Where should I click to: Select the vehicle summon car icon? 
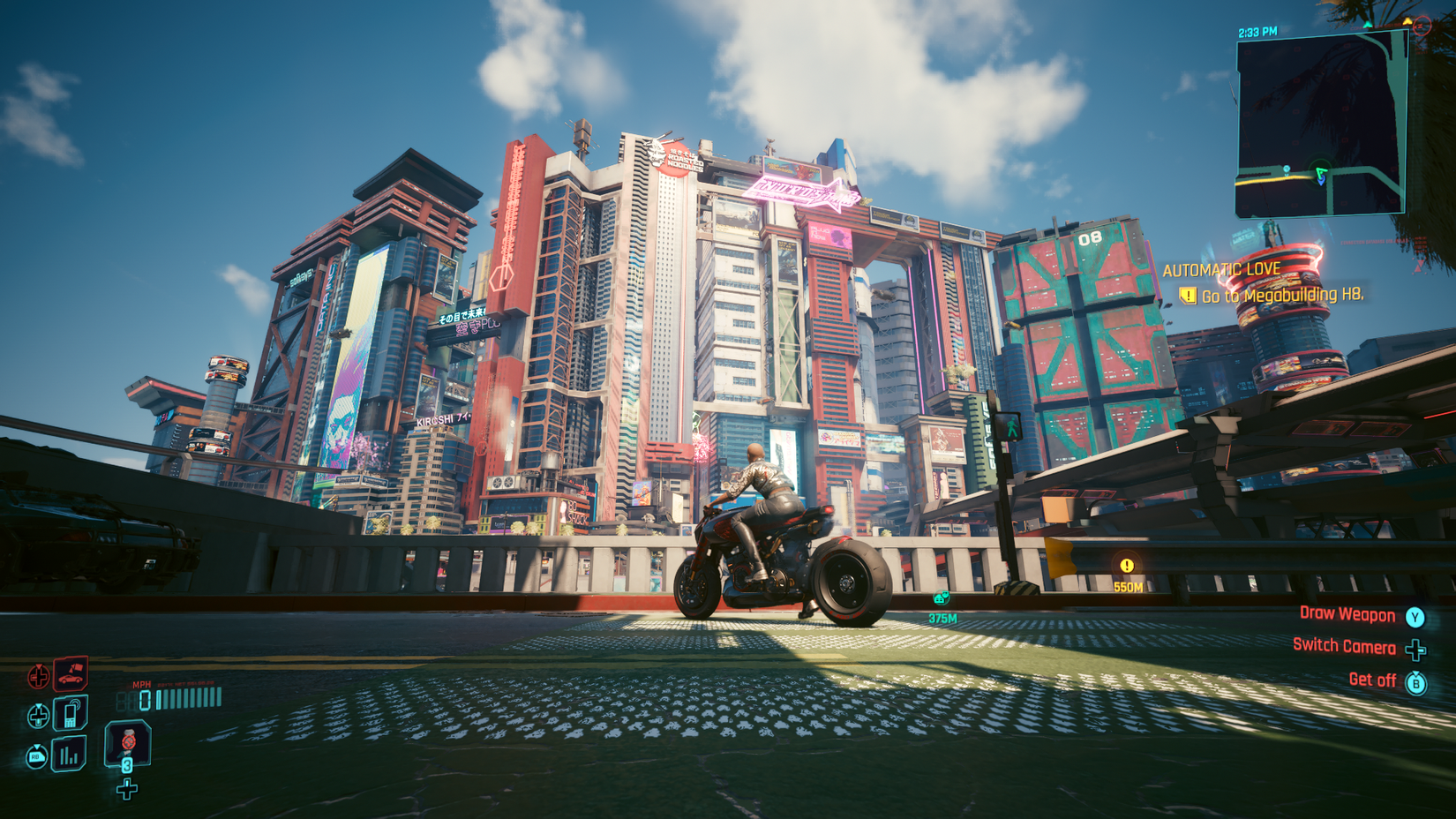click(71, 675)
